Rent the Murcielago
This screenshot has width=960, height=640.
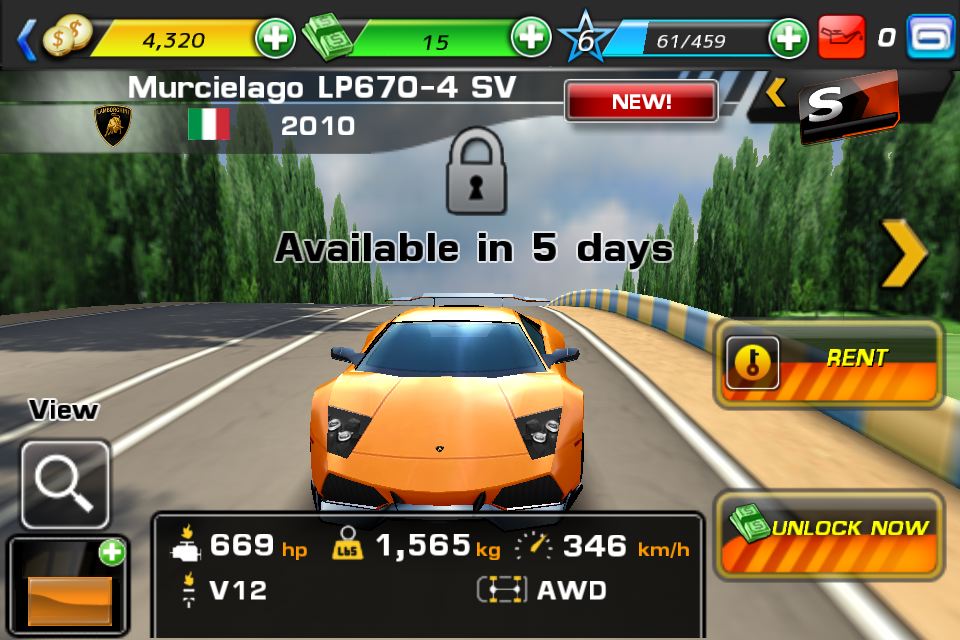point(829,364)
